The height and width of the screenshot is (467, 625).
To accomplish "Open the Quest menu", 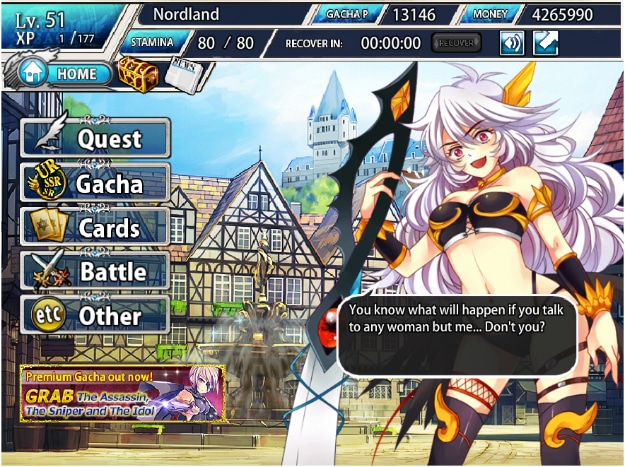I will click(96, 138).
